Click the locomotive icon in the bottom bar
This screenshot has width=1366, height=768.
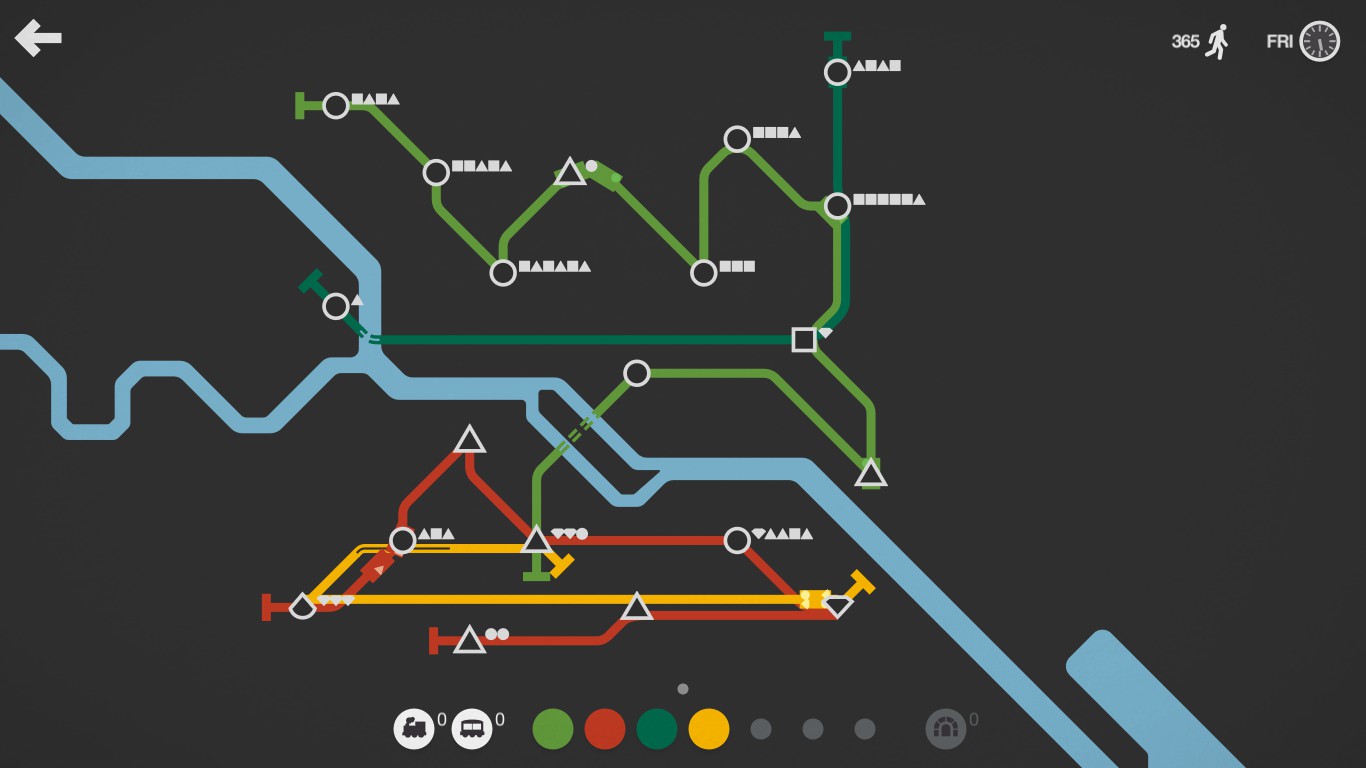(416, 728)
